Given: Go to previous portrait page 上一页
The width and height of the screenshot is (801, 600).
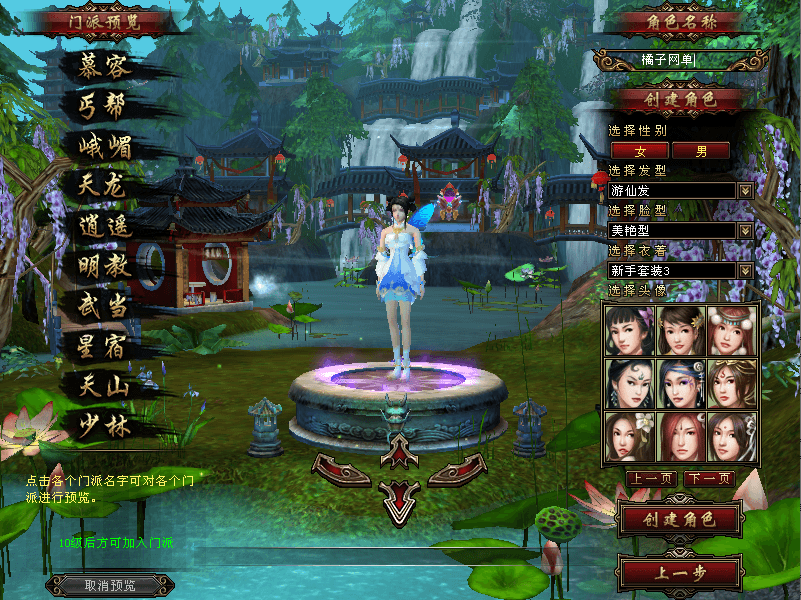Looking at the screenshot, I should (650, 479).
